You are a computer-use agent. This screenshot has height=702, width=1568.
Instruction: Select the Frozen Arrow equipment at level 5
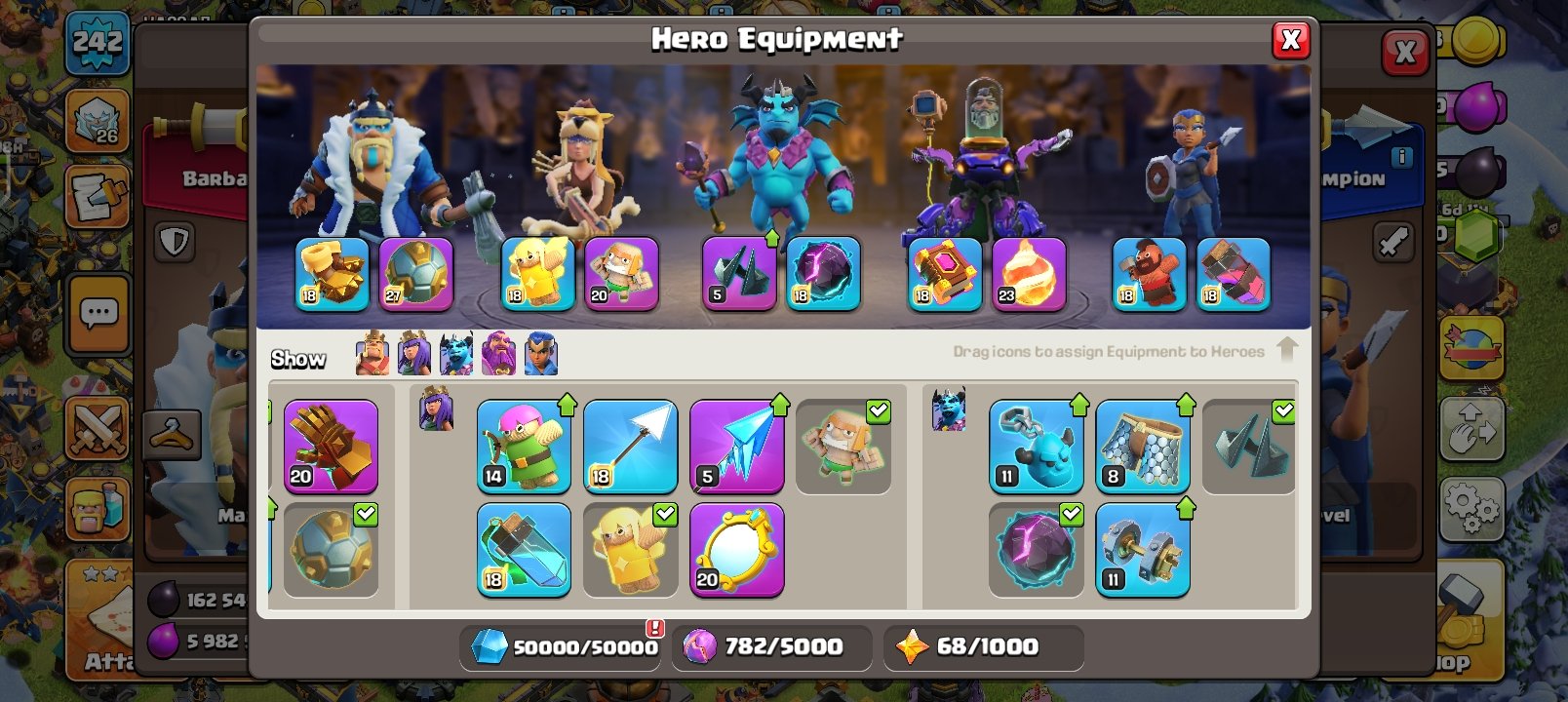[737, 446]
